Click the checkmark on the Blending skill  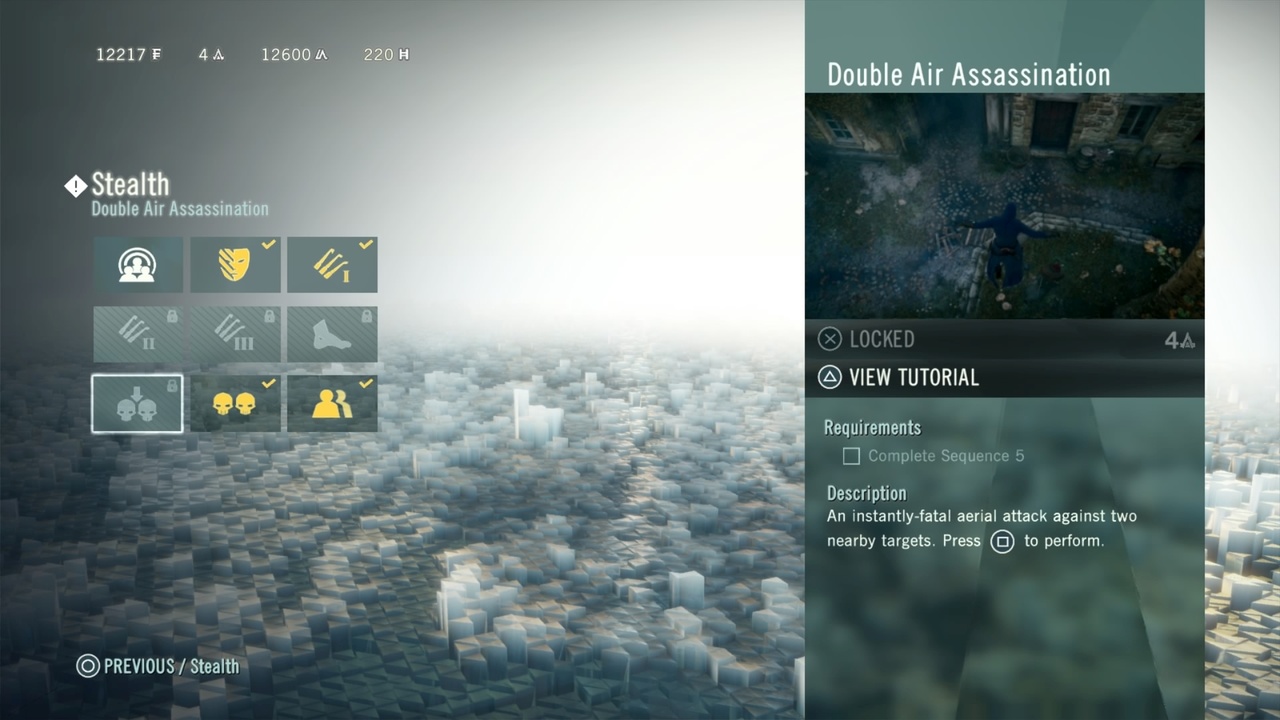[268, 243]
